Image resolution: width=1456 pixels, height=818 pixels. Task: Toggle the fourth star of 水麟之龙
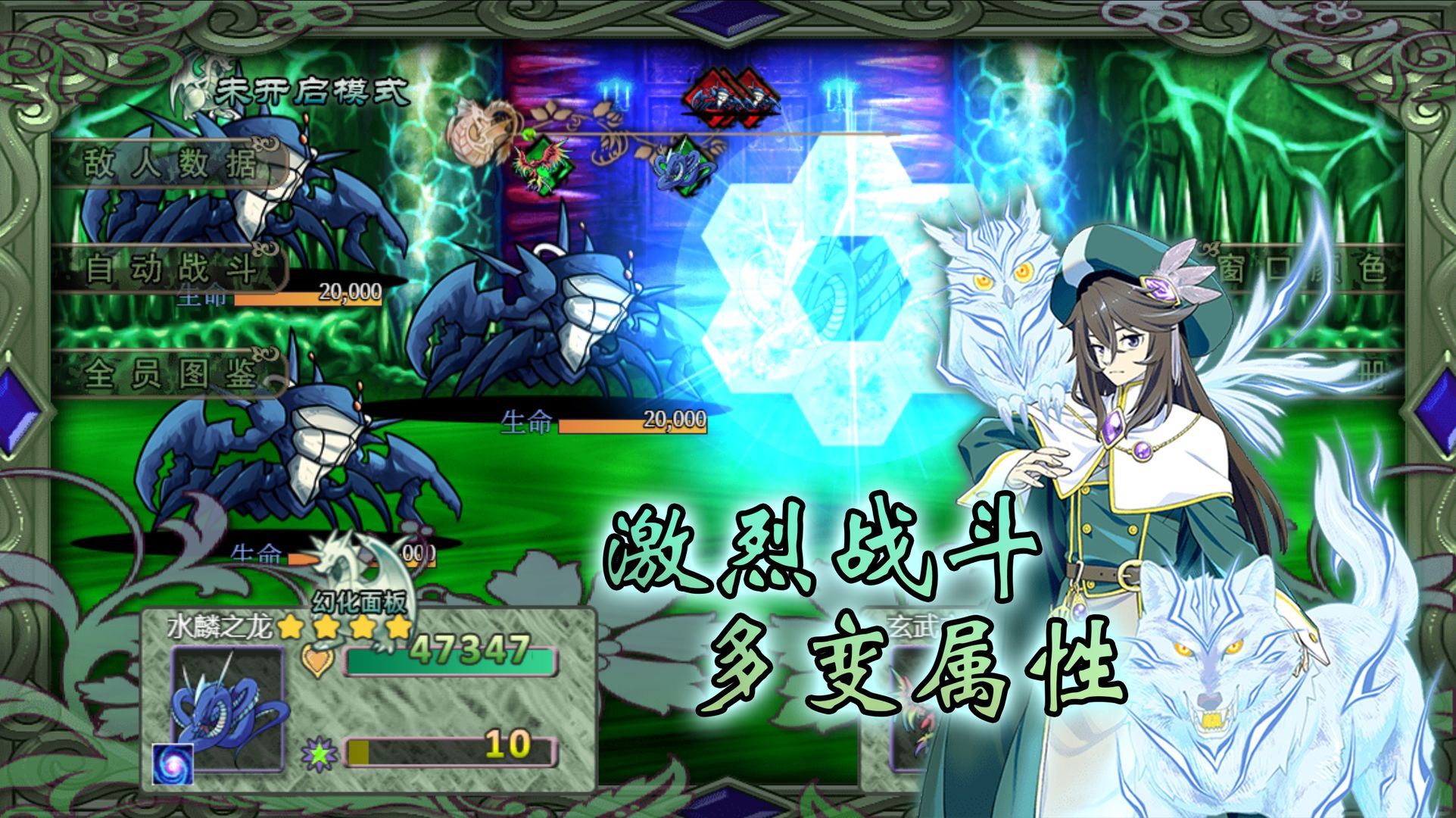coord(396,627)
